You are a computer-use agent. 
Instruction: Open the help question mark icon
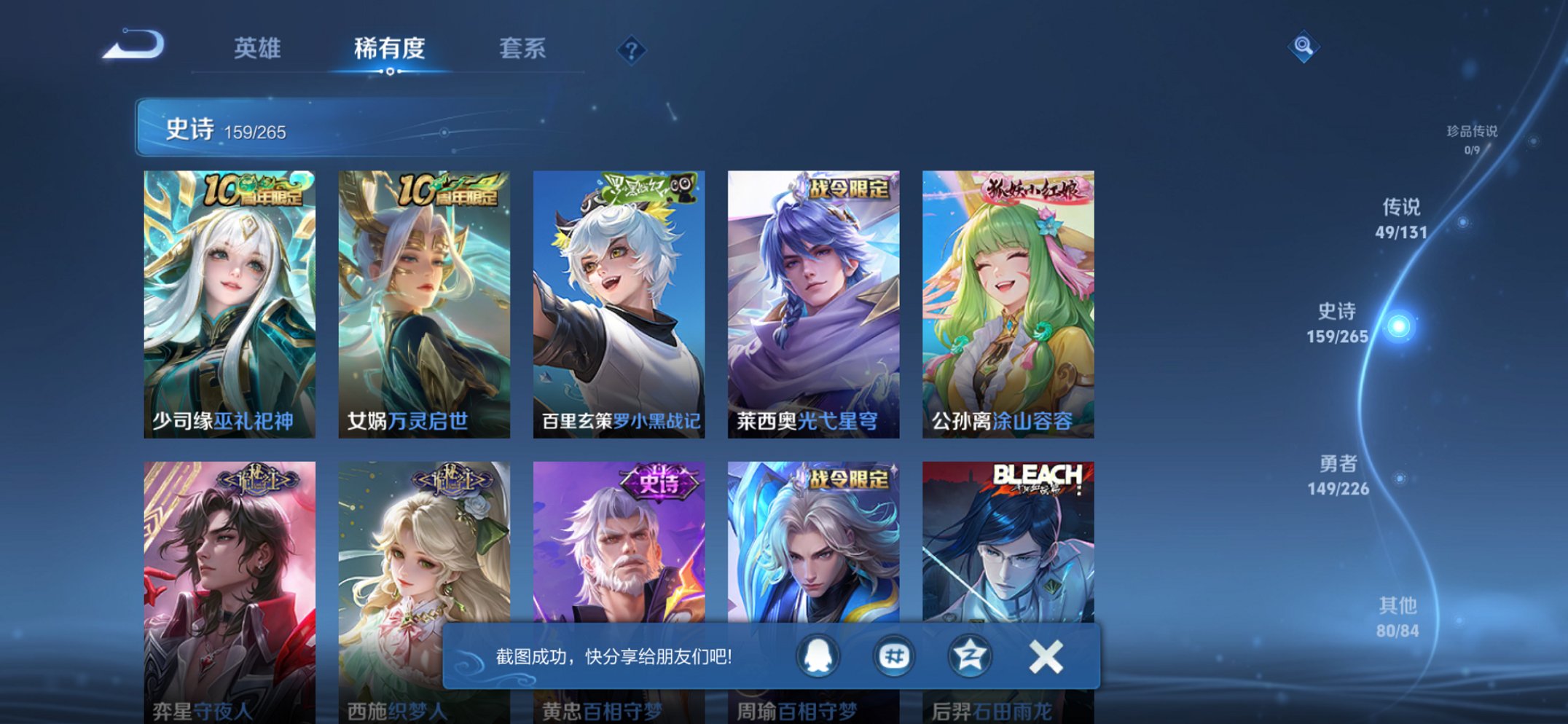(x=632, y=50)
